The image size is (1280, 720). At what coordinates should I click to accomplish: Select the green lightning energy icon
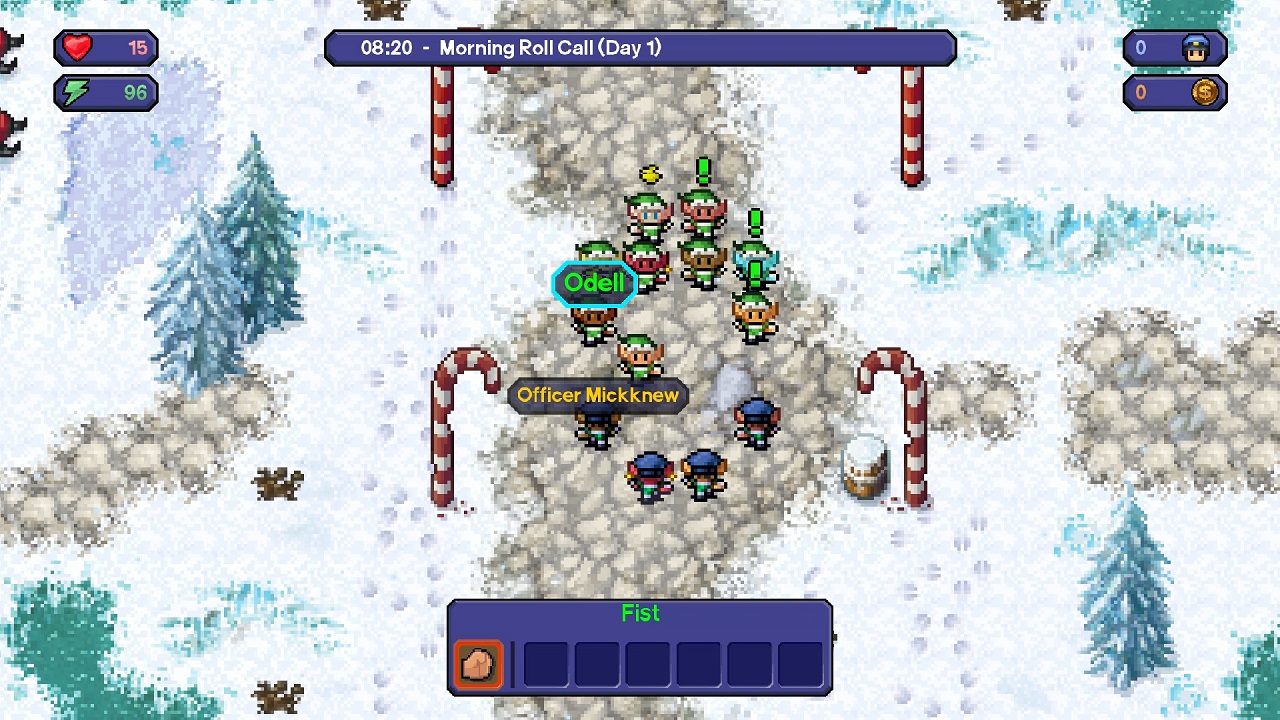[75, 92]
